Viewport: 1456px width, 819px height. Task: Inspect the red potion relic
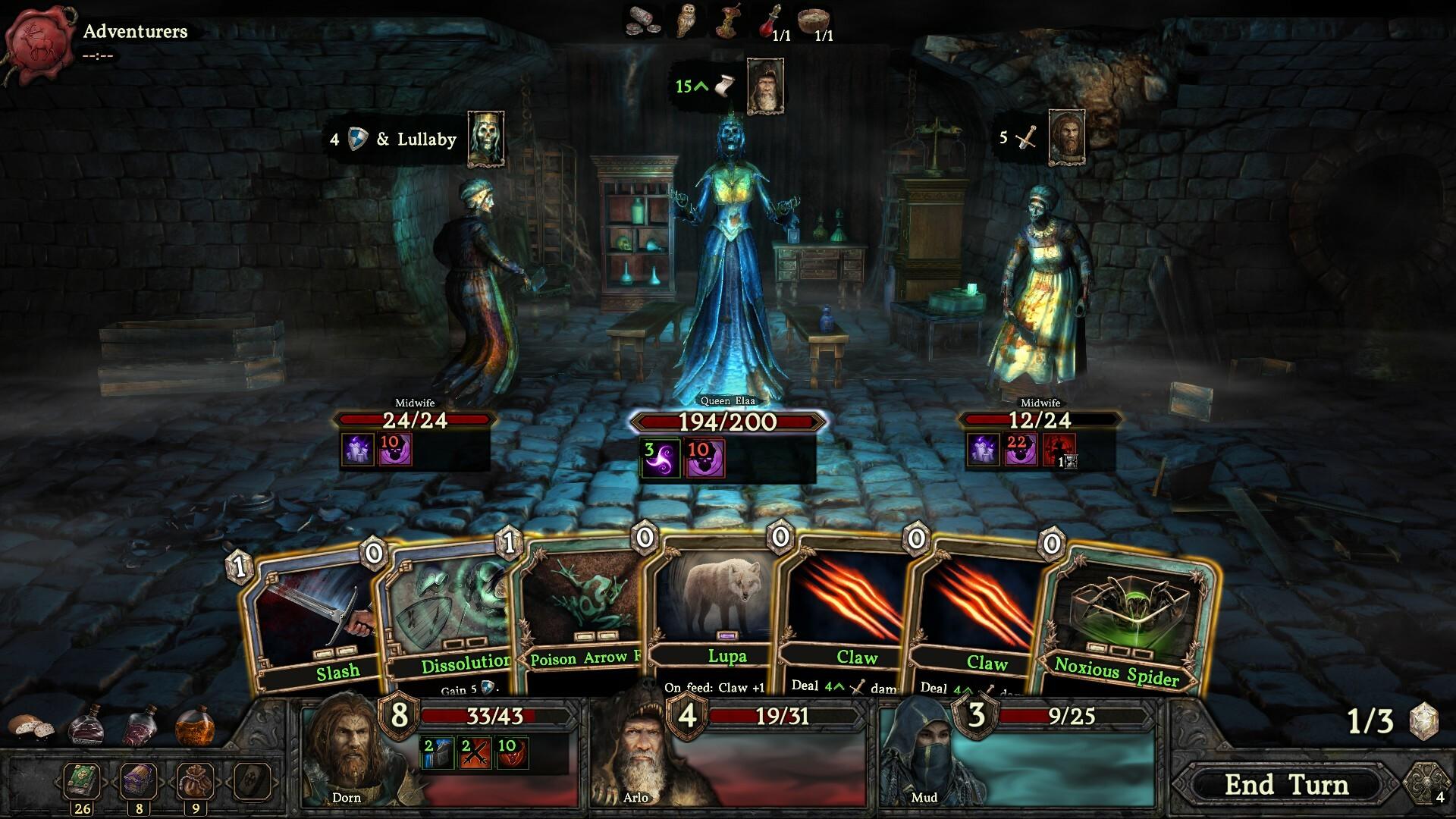pos(770,20)
